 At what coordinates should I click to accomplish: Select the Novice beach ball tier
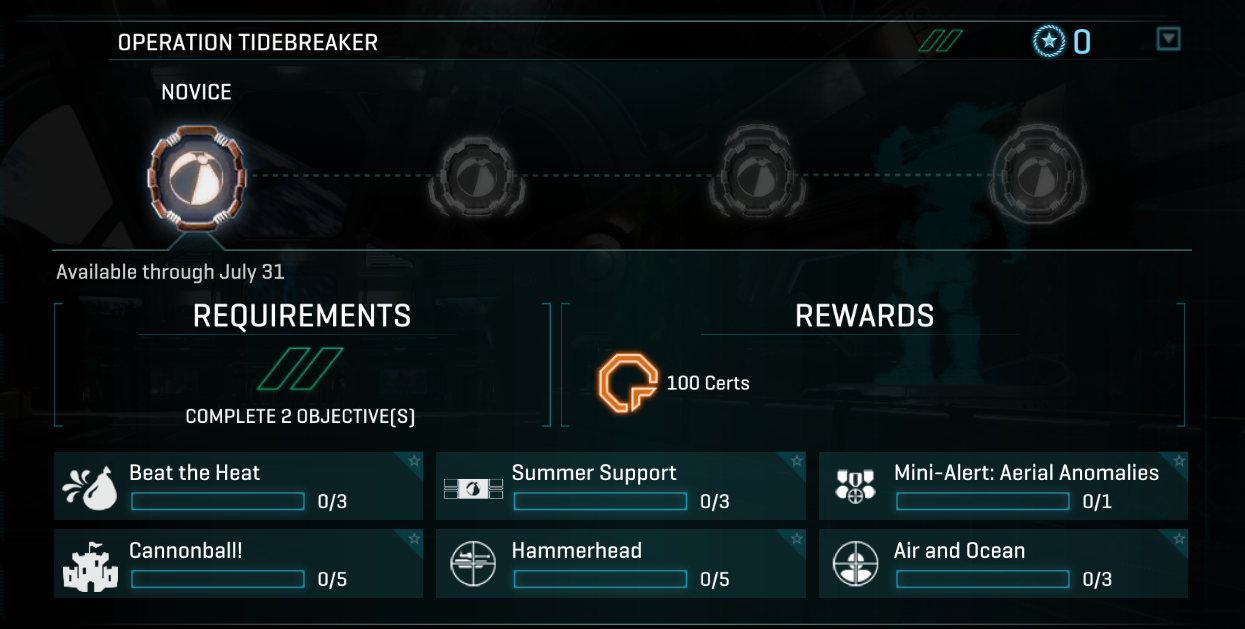[197, 174]
